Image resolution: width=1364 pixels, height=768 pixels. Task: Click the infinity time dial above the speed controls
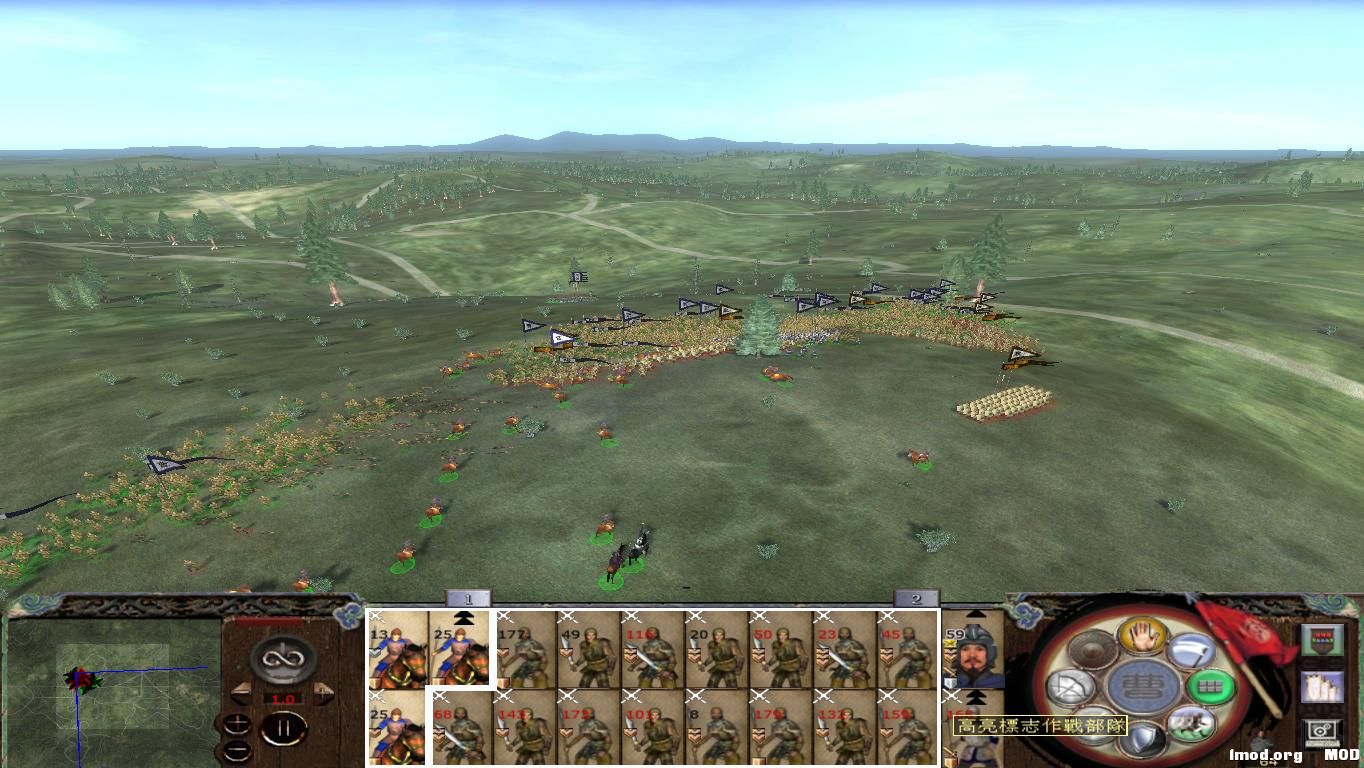click(x=283, y=658)
